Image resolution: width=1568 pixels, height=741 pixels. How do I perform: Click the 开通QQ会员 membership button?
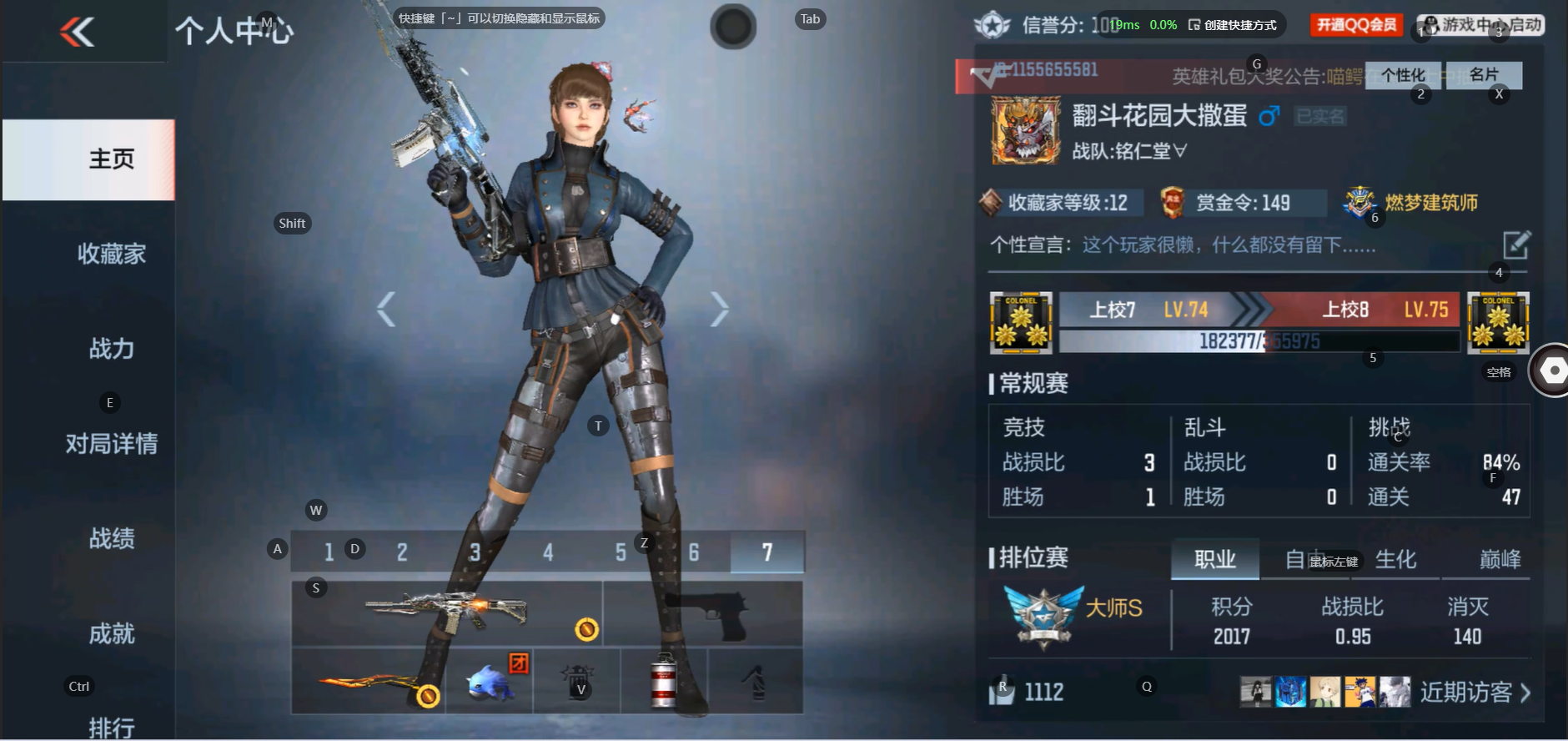(1356, 25)
